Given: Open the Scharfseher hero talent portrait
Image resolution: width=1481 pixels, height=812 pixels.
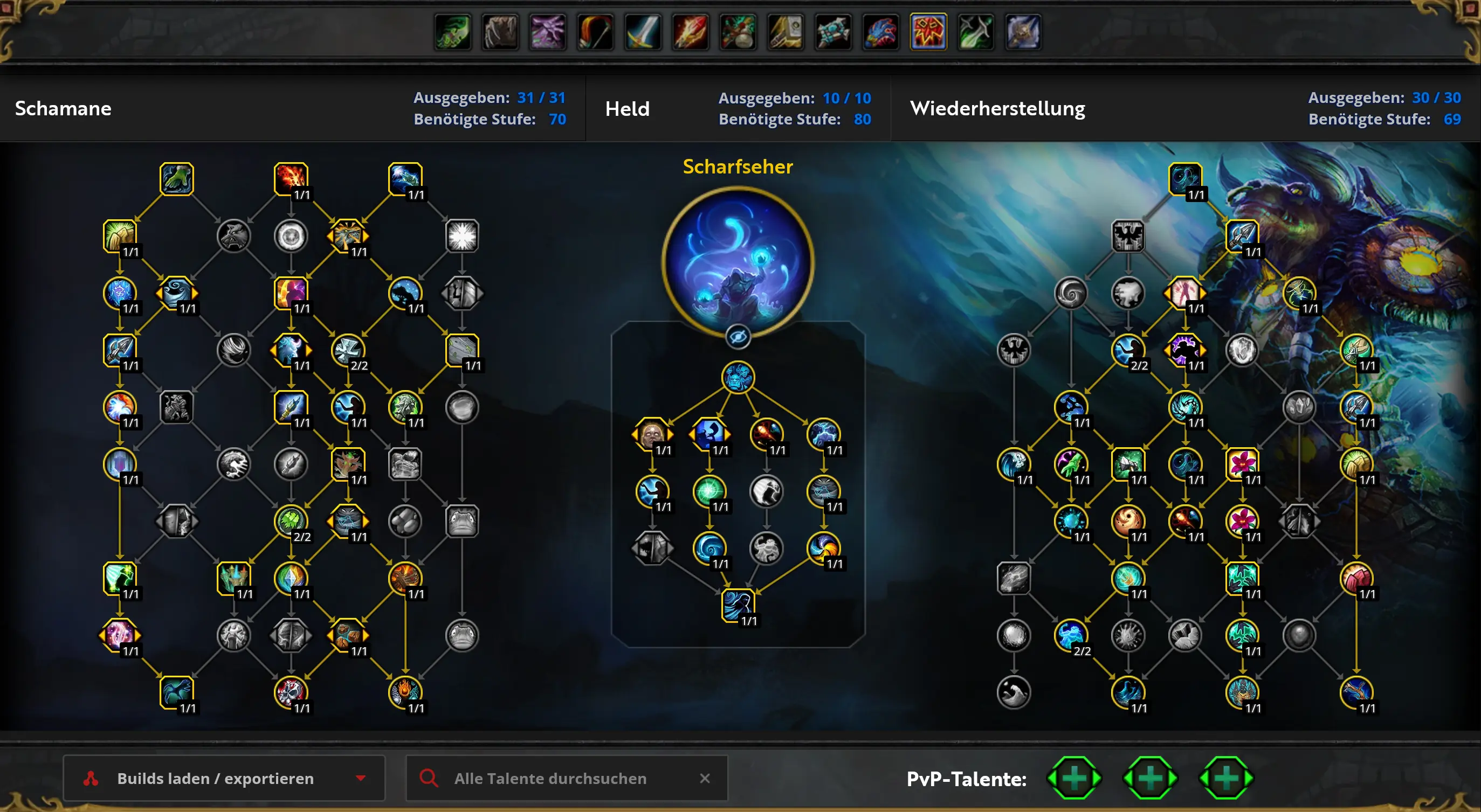Looking at the screenshot, I should tap(738, 262).
